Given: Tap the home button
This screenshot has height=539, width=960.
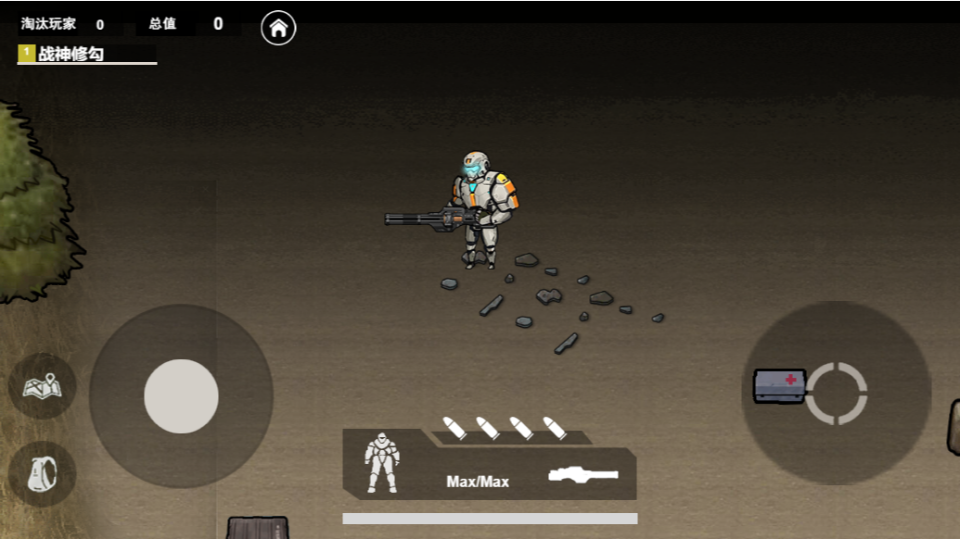Looking at the screenshot, I should coord(279,28).
